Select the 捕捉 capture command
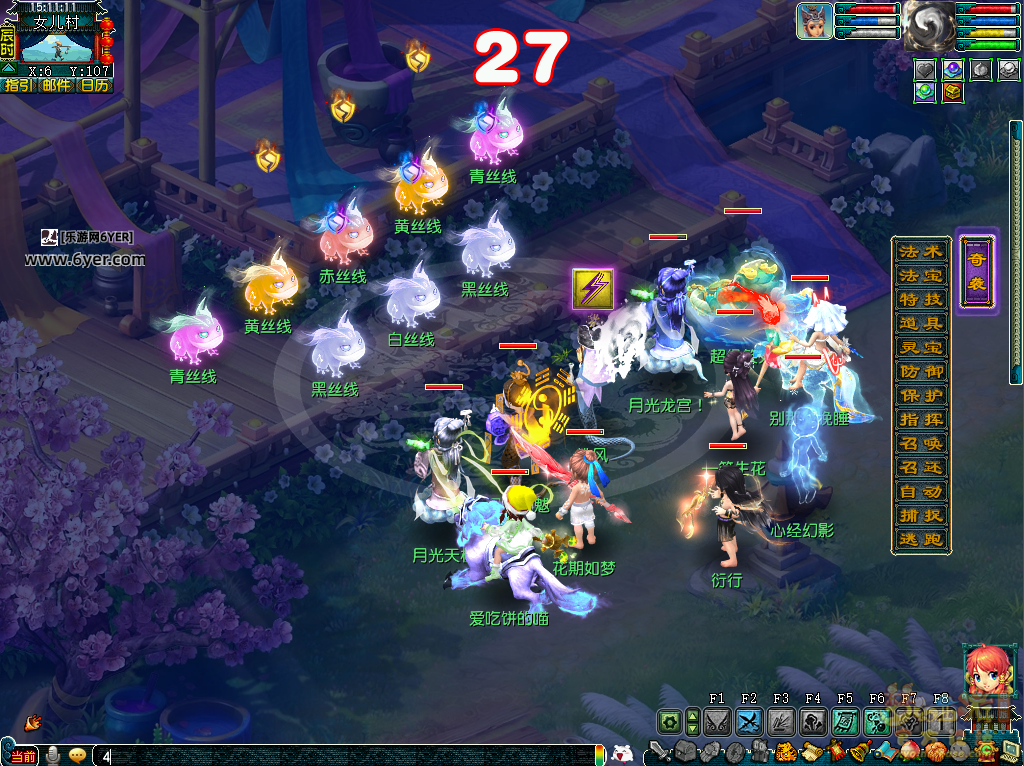This screenshot has width=1024, height=766. [920, 516]
